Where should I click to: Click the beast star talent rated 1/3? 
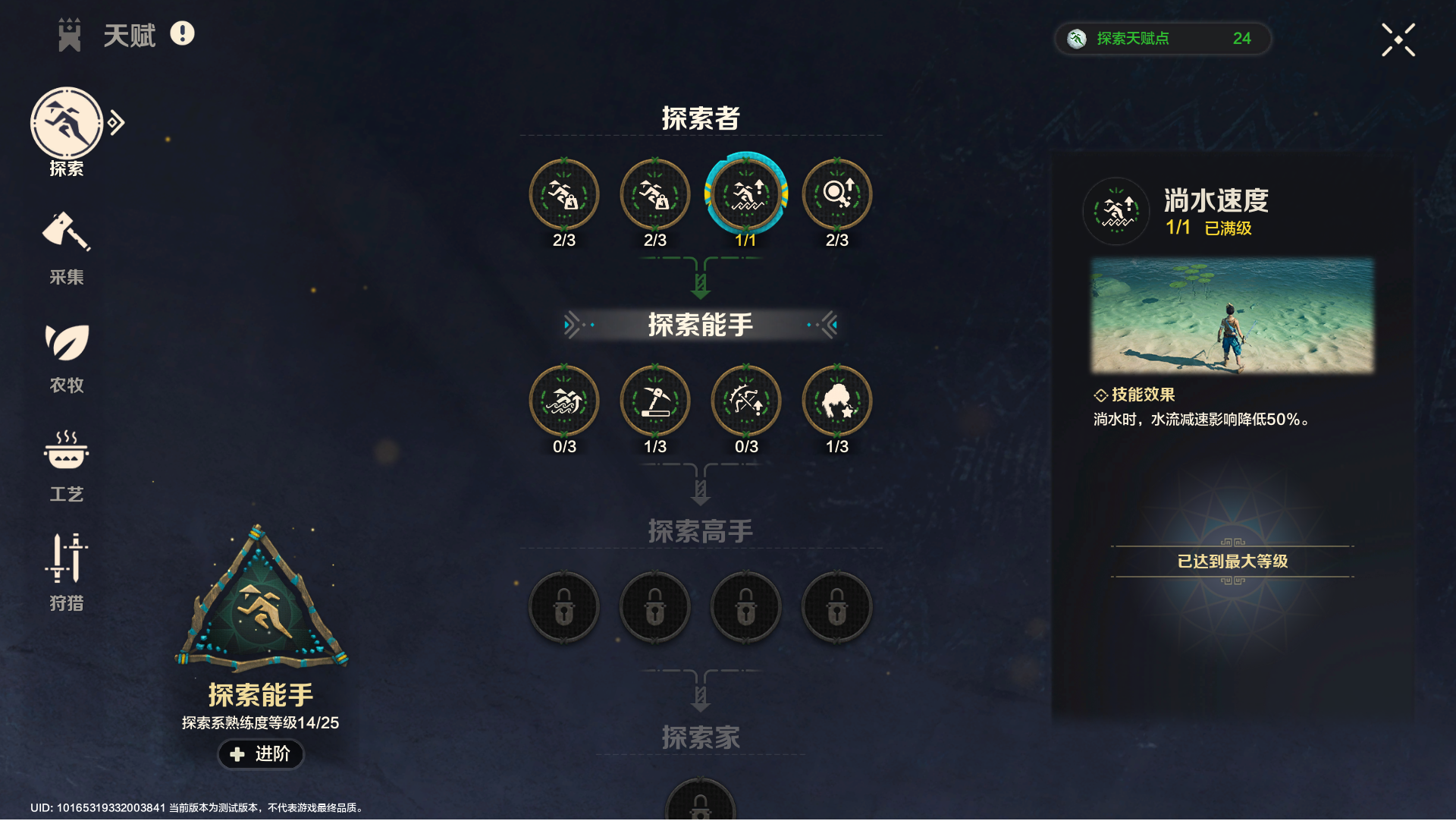coord(836,401)
